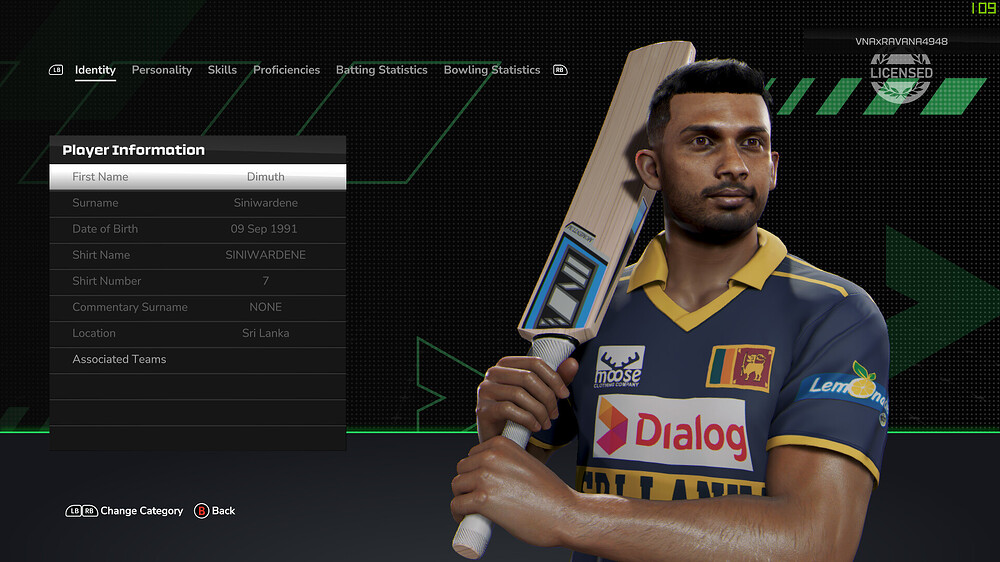Choose the Commentary Surname row
The height and width of the screenshot is (562, 1000).
198,307
